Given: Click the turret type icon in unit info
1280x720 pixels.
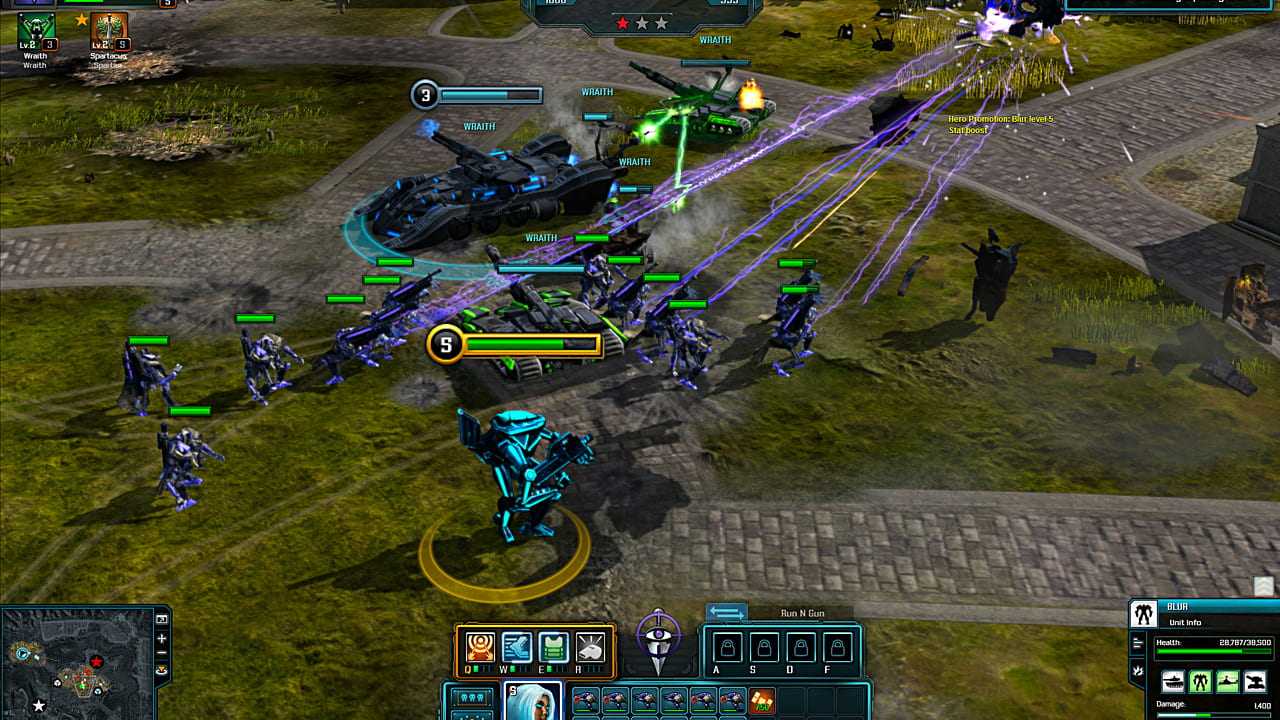Looking at the screenshot, I should pyautogui.click(x=1254, y=682).
